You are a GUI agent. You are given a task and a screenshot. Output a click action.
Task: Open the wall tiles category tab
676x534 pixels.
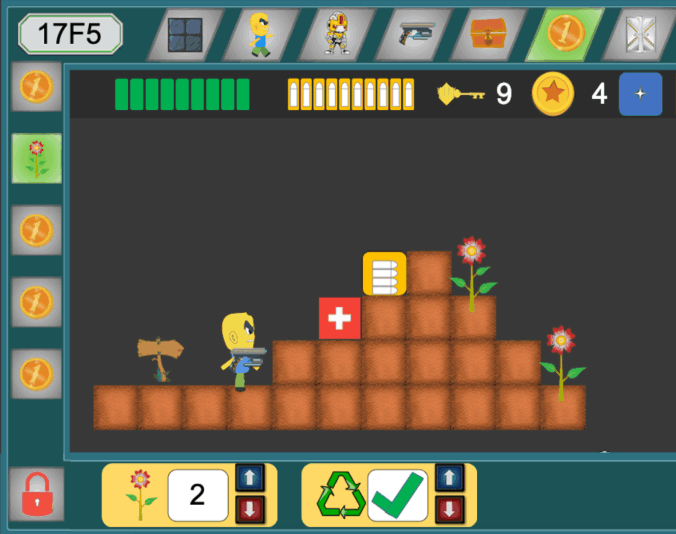(184, 35)
